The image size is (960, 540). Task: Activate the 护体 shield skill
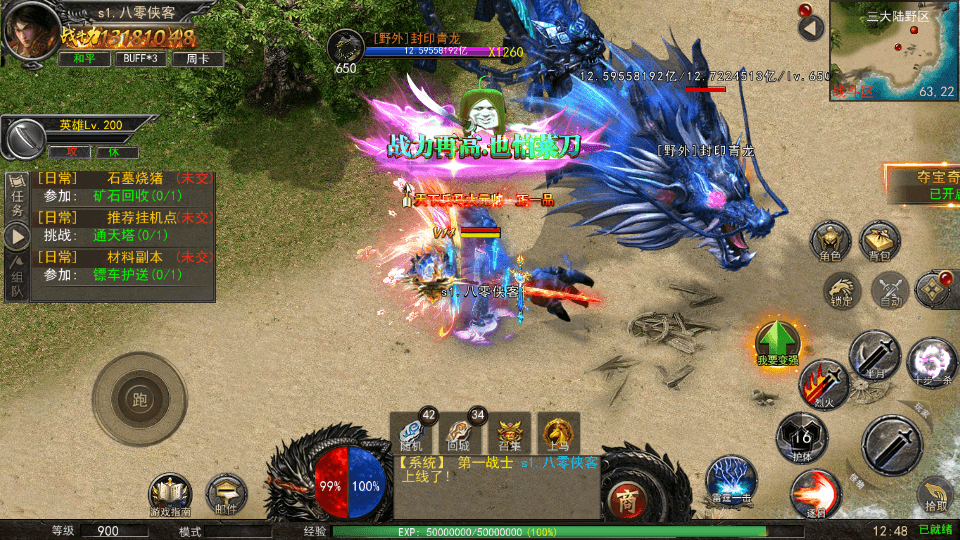tap(801, 436)
